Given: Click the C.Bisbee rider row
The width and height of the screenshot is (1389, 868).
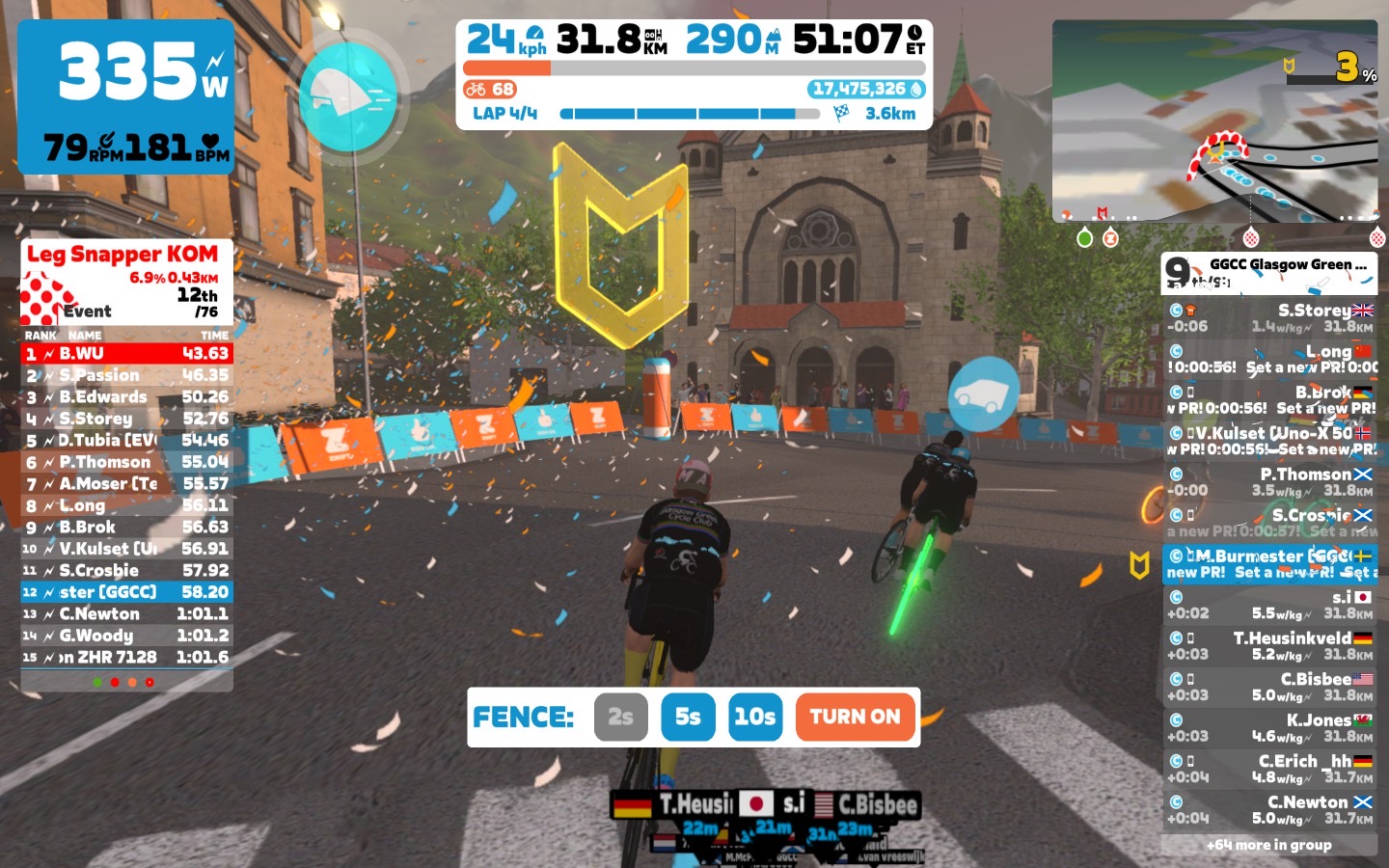Looking at the screenshot, I should tap(1269, 687).
